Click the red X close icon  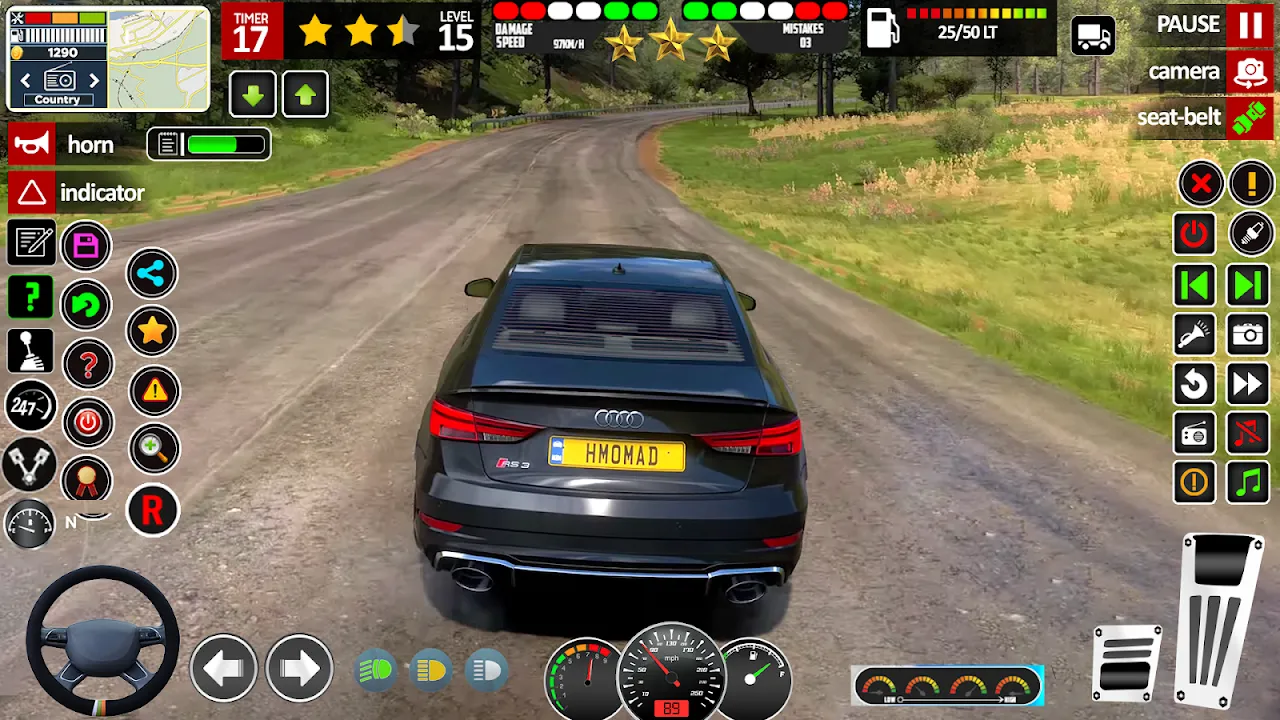point(1200,184)
